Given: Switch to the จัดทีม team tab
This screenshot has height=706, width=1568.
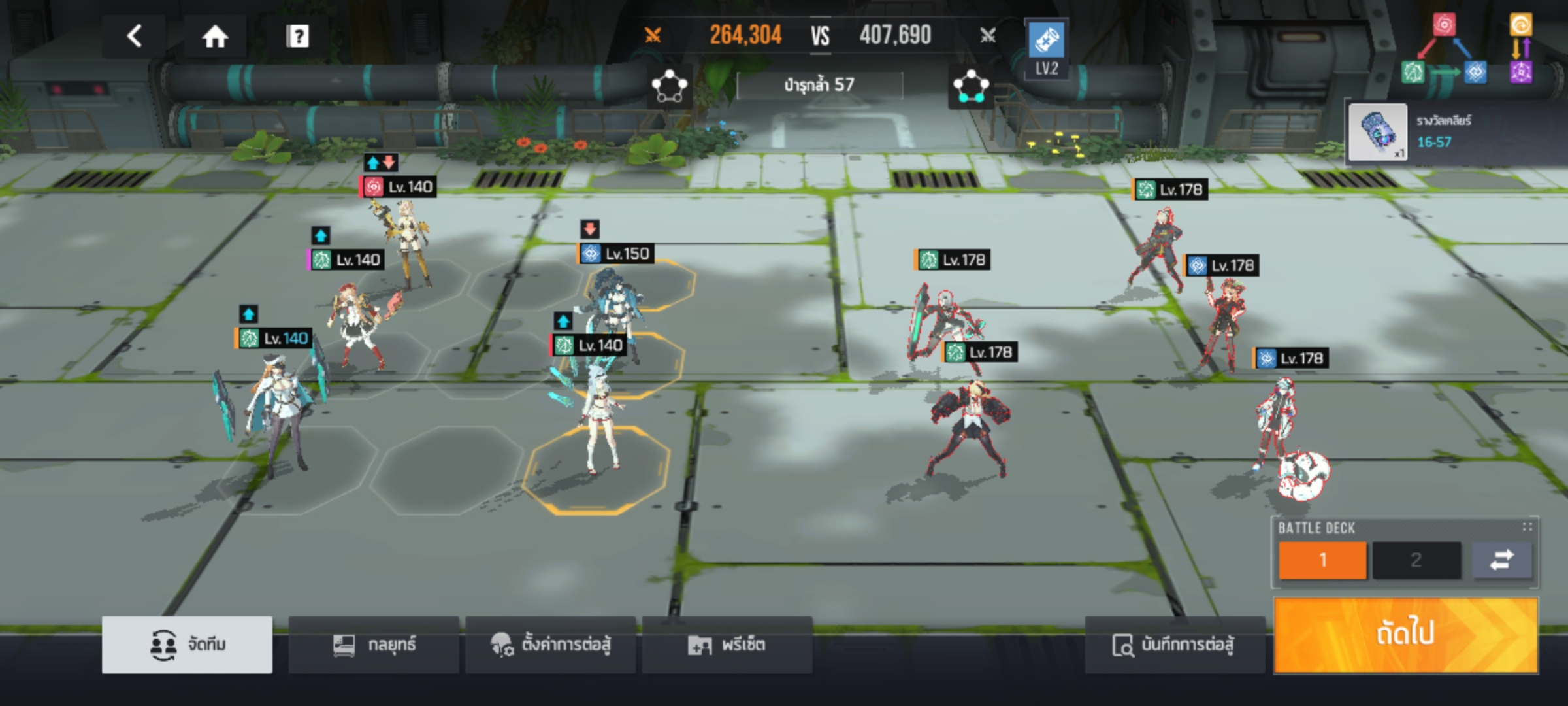Looking at the screenshot, I should pyautogui.click(x=188, y=645).
